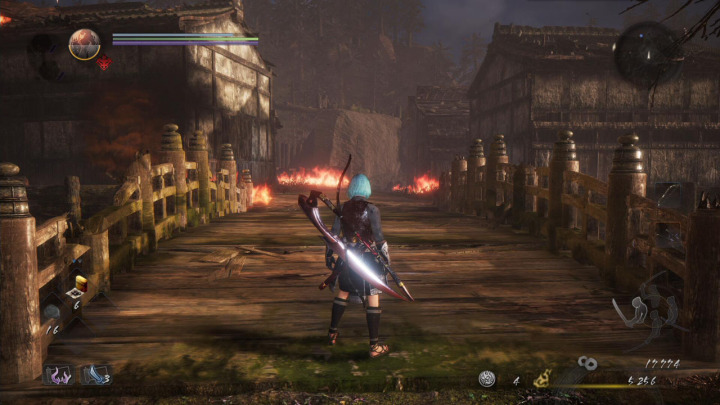Screen dimensions: 720x405
Task: Activate the purple horned yokai skill
Action: pyautogui.click(x=57, y=375)
